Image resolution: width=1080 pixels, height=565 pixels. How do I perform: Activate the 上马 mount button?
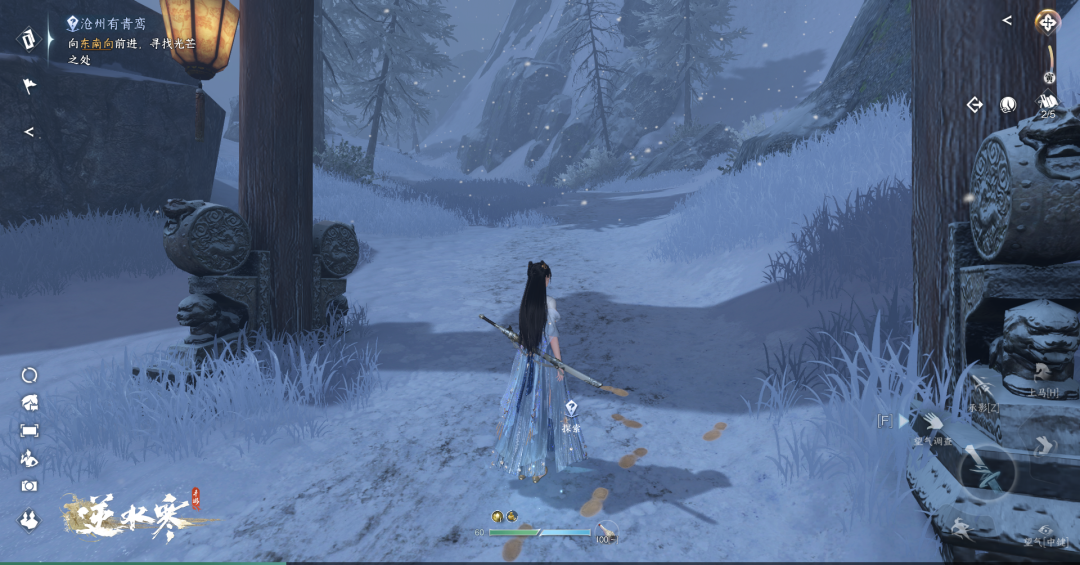click(1042, 374)
